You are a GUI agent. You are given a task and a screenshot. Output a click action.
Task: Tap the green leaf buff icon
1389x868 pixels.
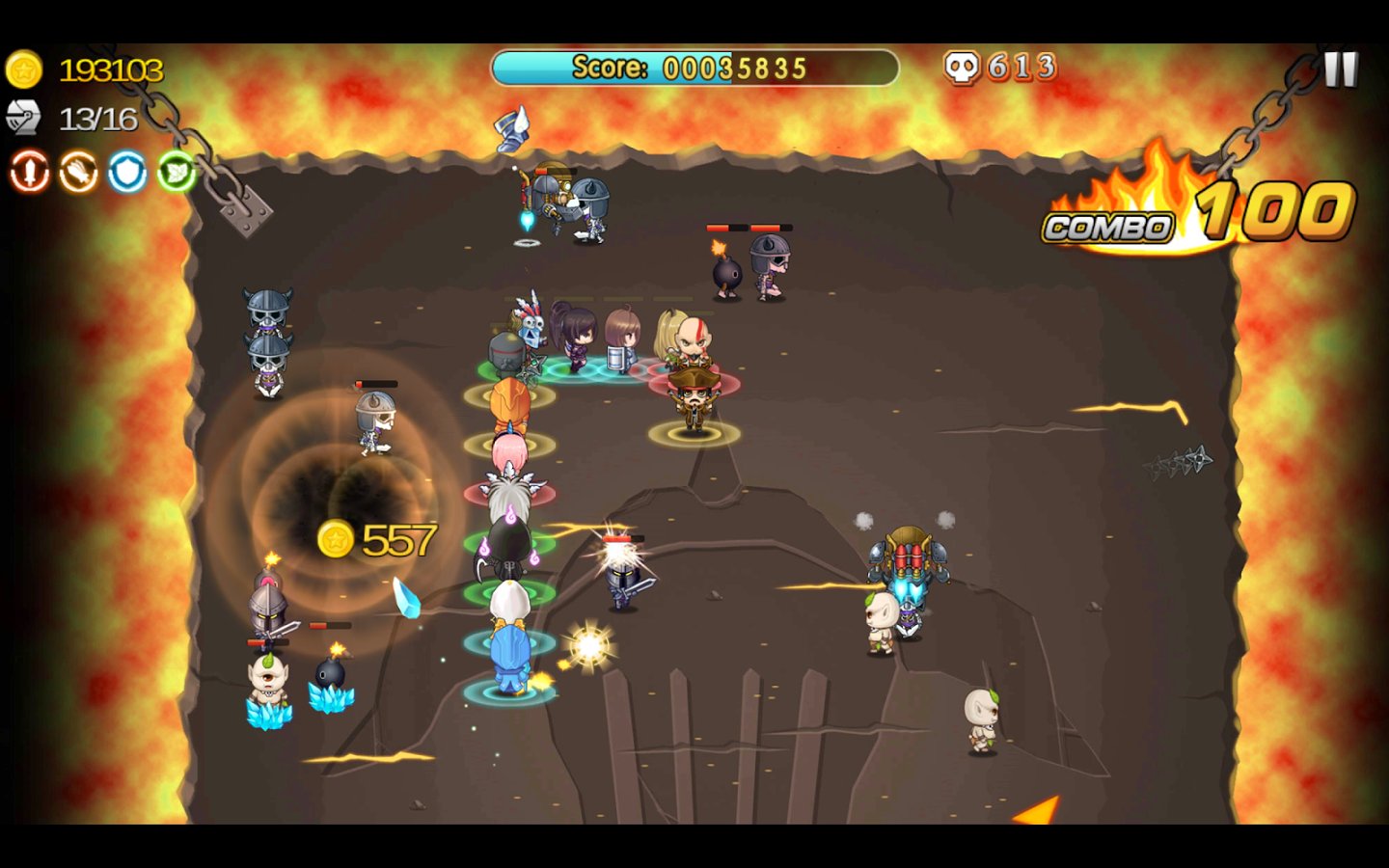(x=177, y=172)
